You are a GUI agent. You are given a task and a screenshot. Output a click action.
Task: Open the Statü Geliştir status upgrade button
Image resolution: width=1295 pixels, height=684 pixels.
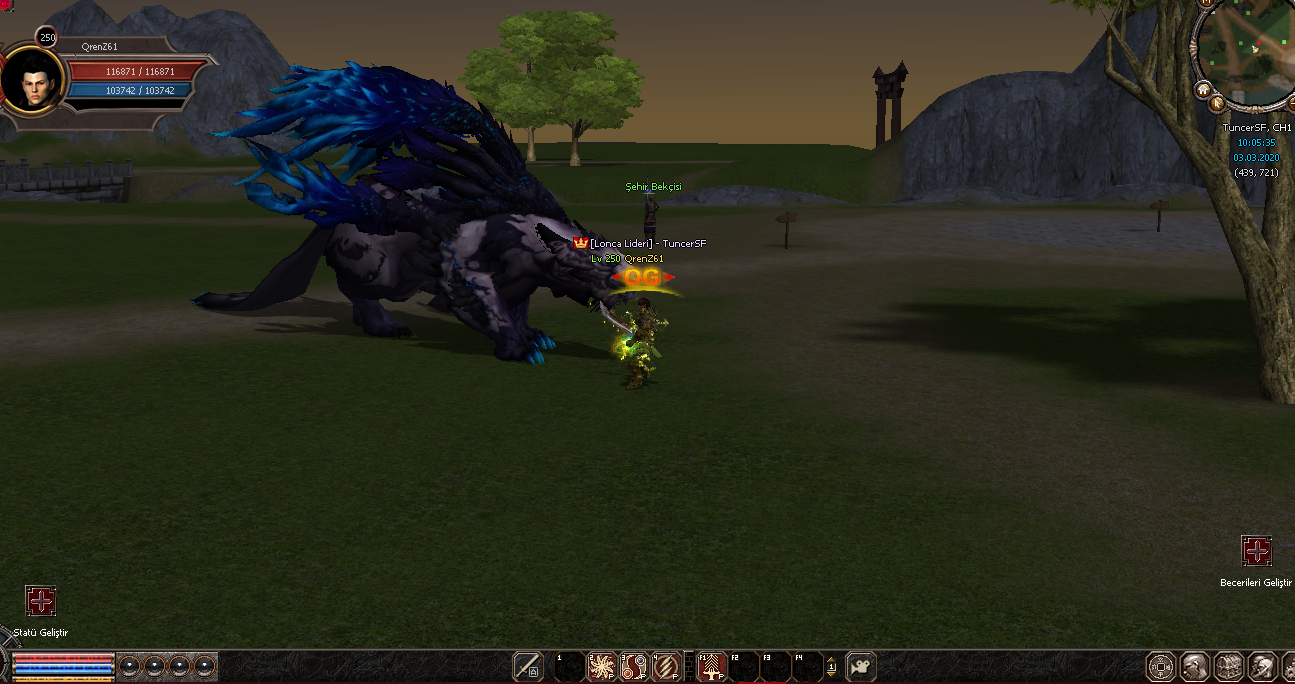(x=41, y=601)
